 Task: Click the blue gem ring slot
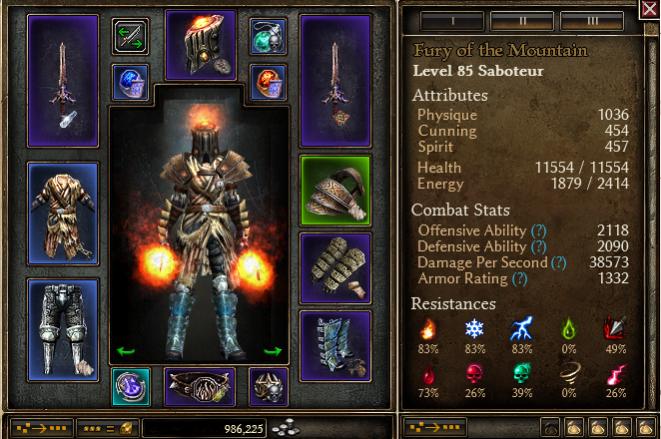pos(130,82)
